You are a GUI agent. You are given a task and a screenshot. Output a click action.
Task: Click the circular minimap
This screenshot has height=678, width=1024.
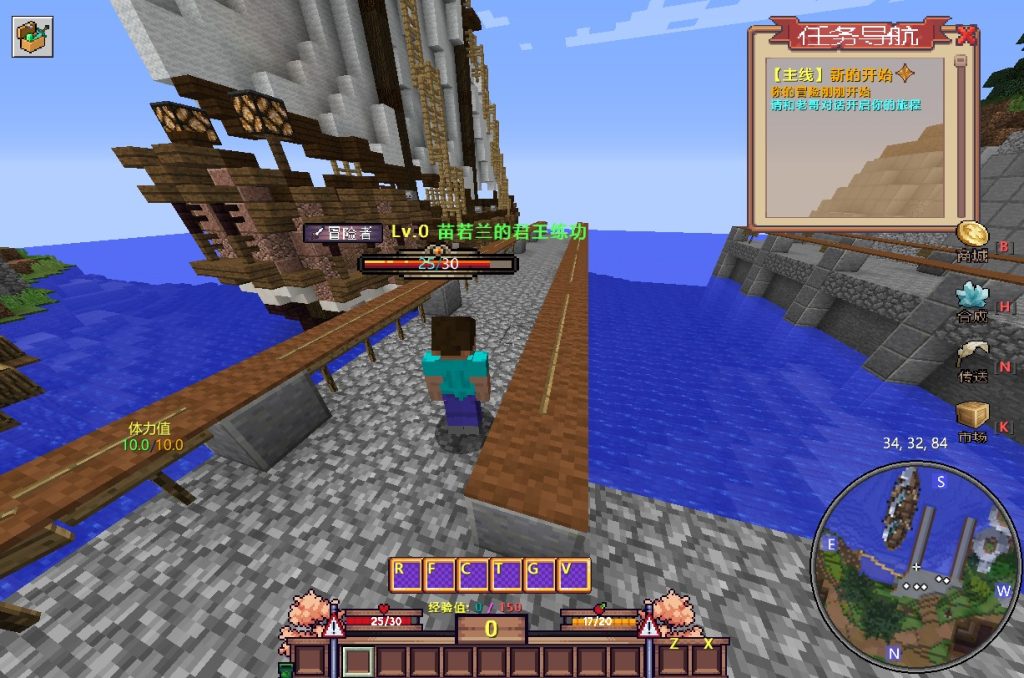[x=915, y=568]
